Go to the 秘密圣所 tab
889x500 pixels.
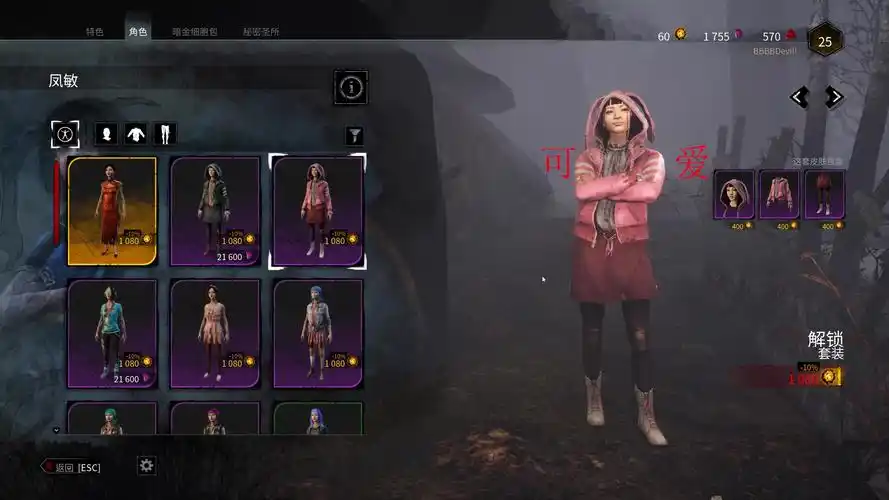[261, 32]
